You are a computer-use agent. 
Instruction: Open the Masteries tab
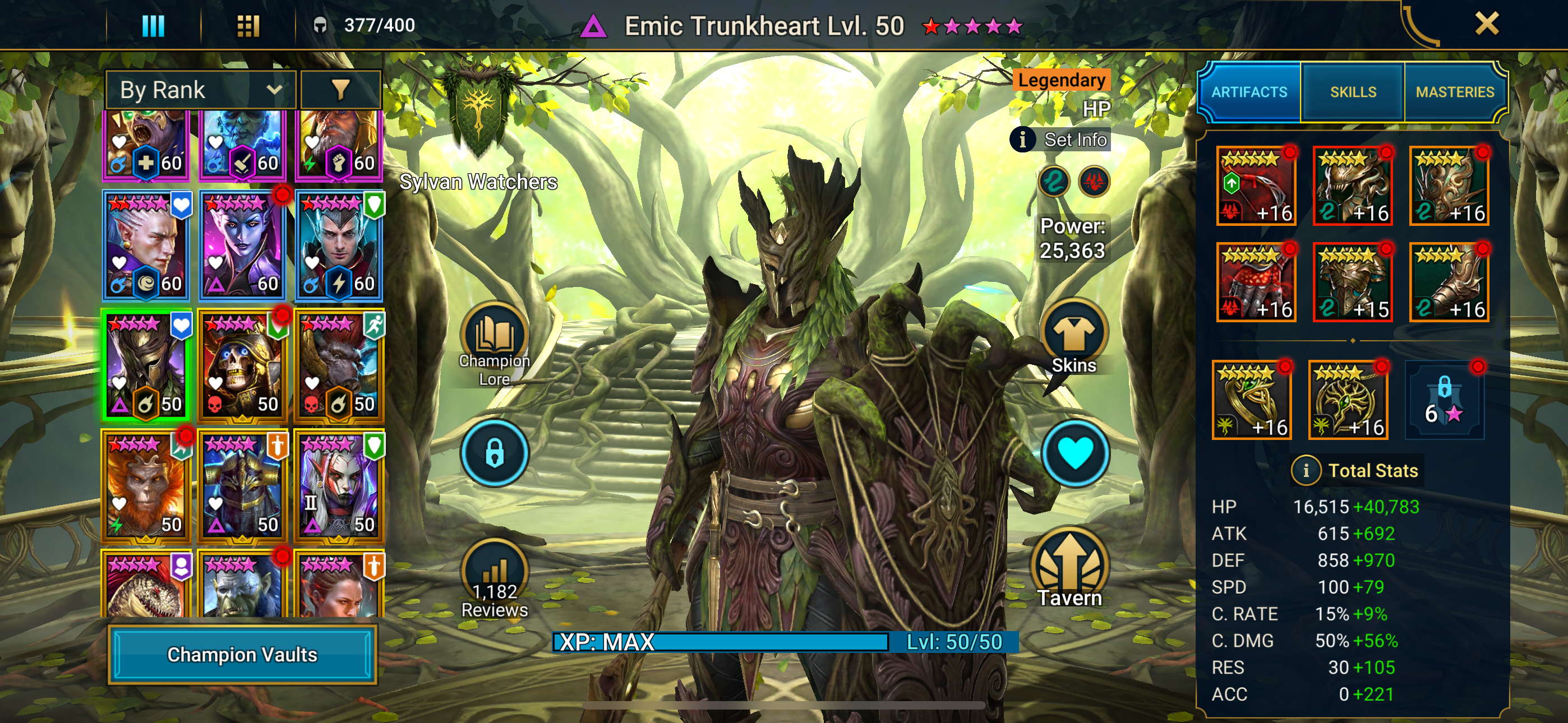click(x=1454, y=92)
